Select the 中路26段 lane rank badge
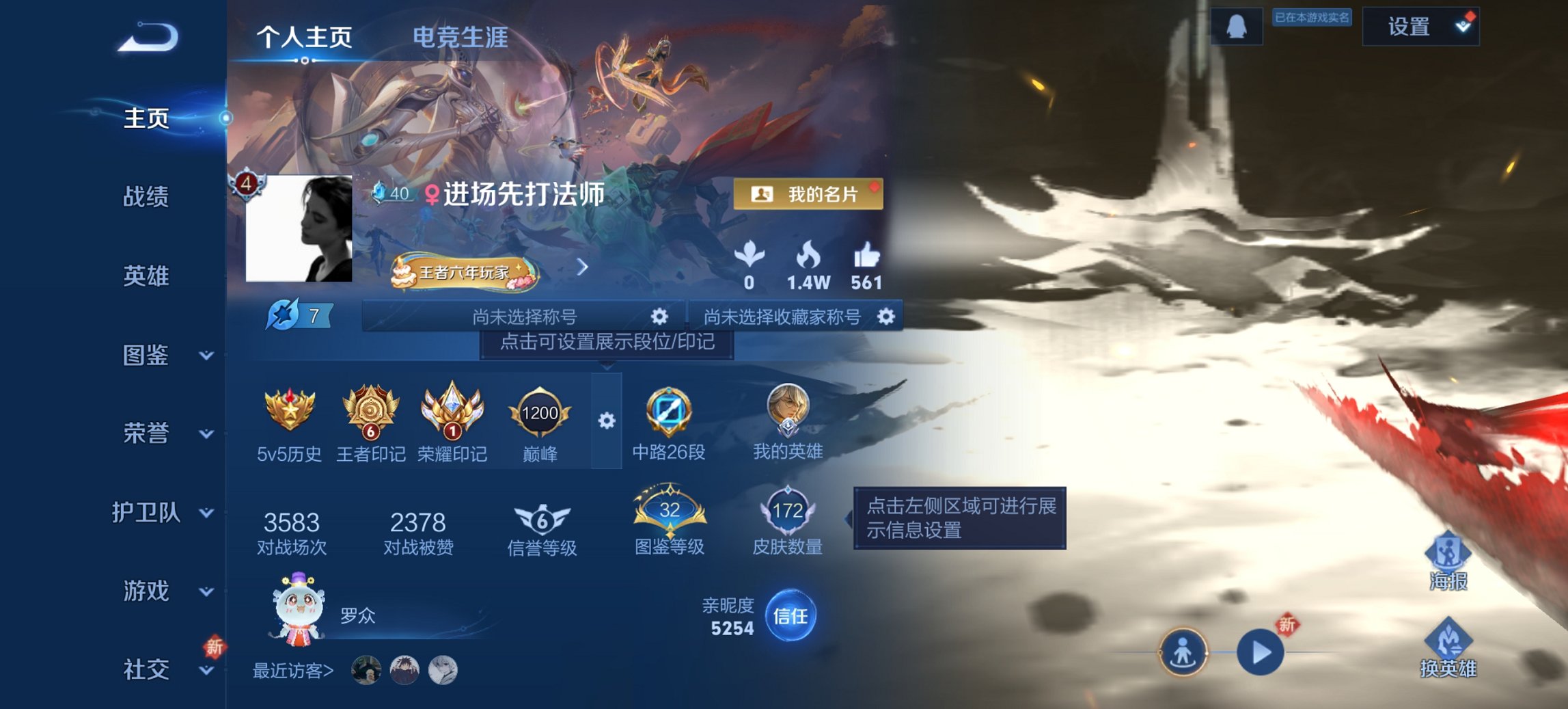 (x=668, y=412)
